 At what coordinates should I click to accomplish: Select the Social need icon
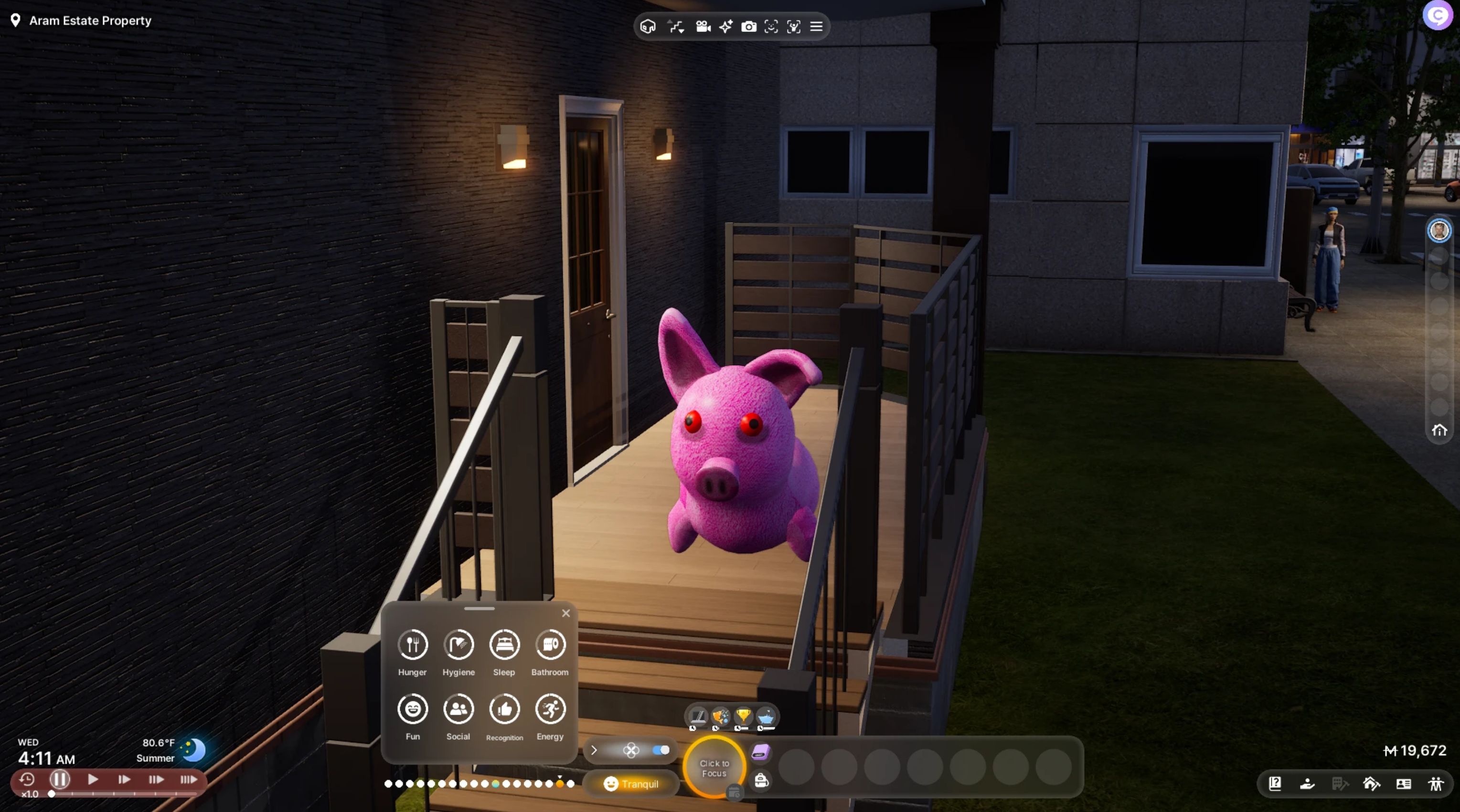(x=458, y=709)
